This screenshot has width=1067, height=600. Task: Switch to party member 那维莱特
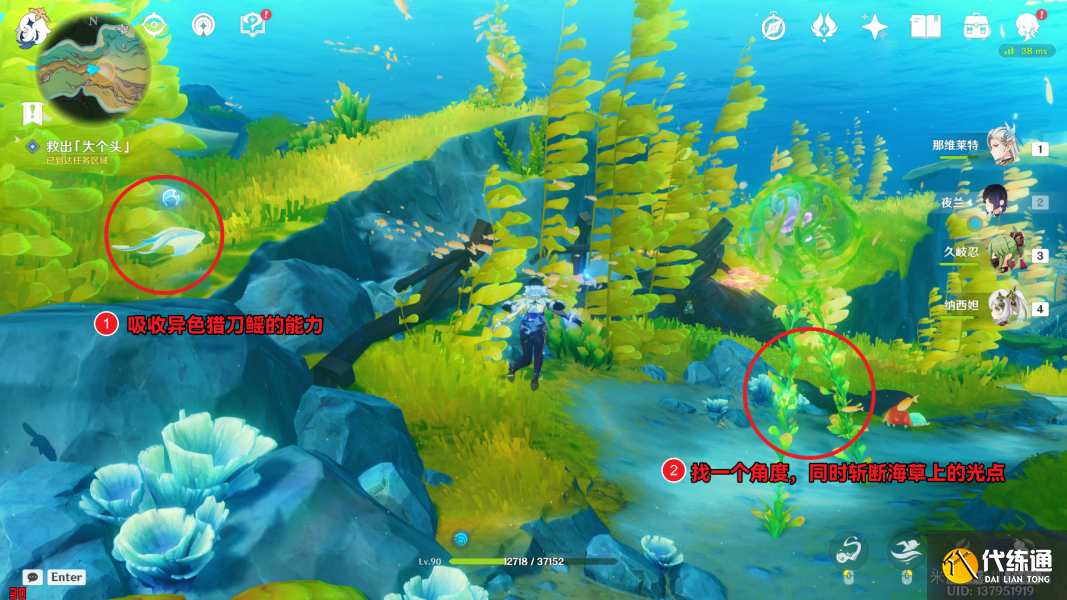(1000, 146)
